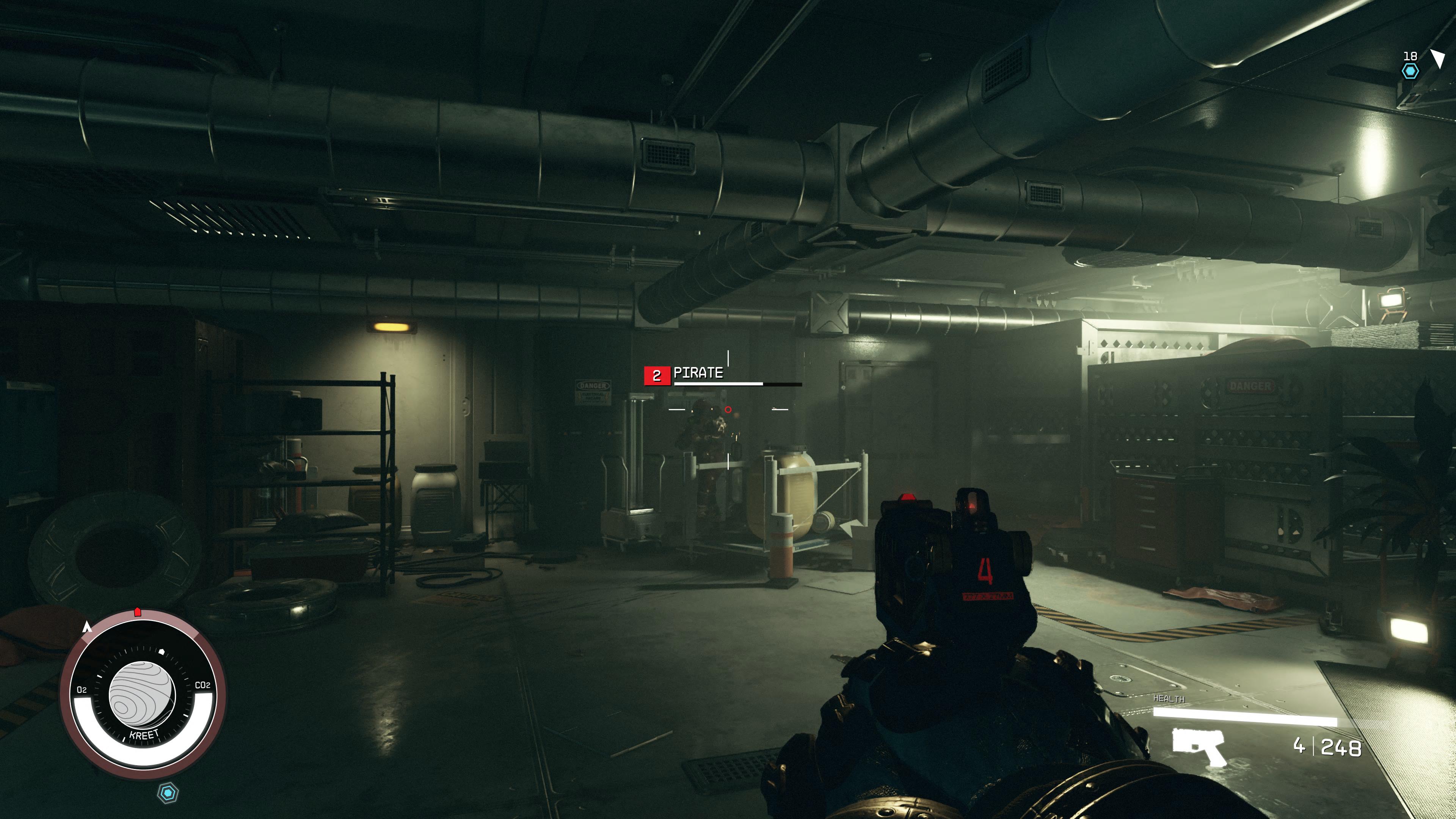Click the blue hexagon icon beneath the watch

pos(168,792)
